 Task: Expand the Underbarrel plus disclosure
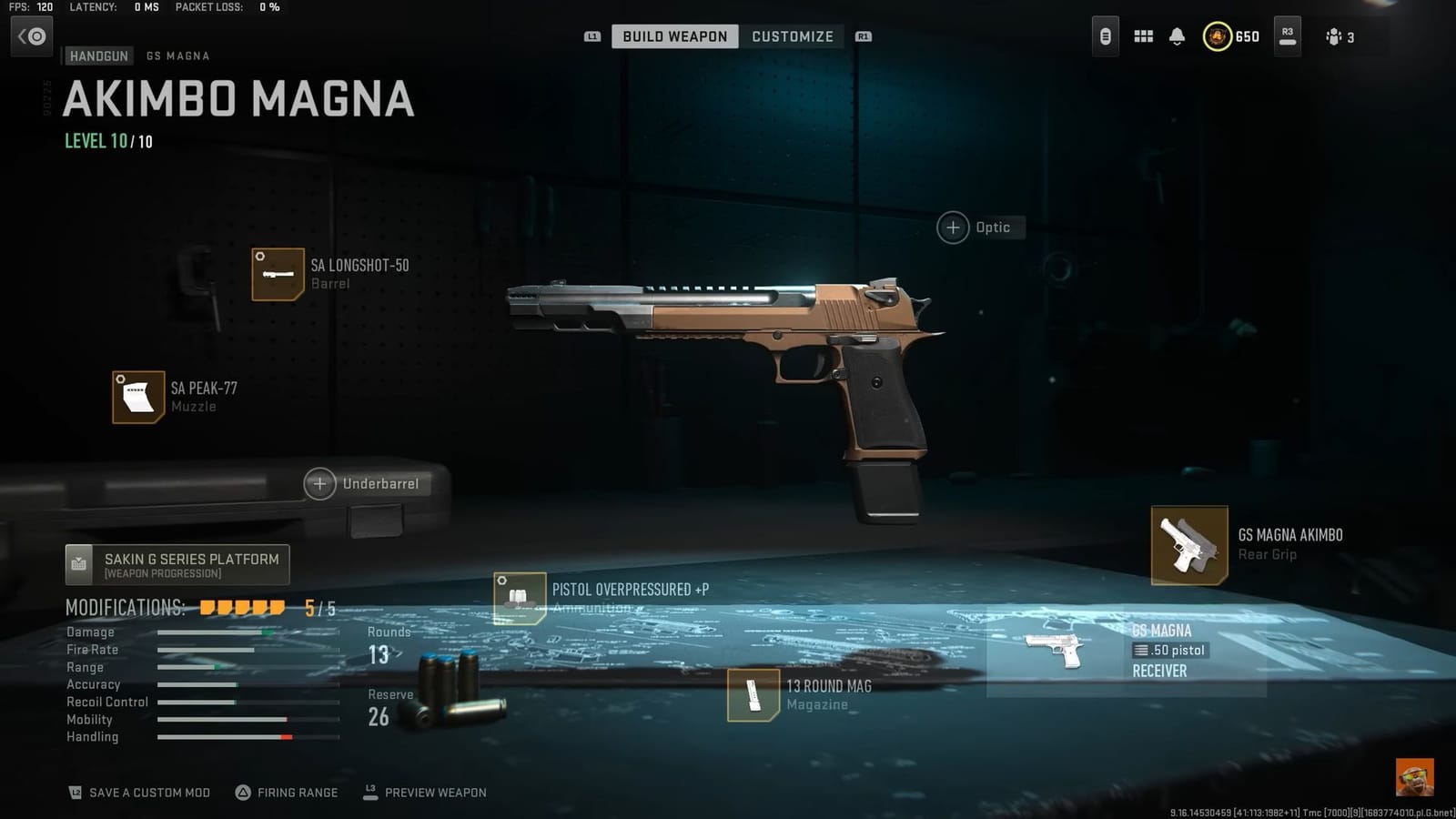click(x=319, y=483)
